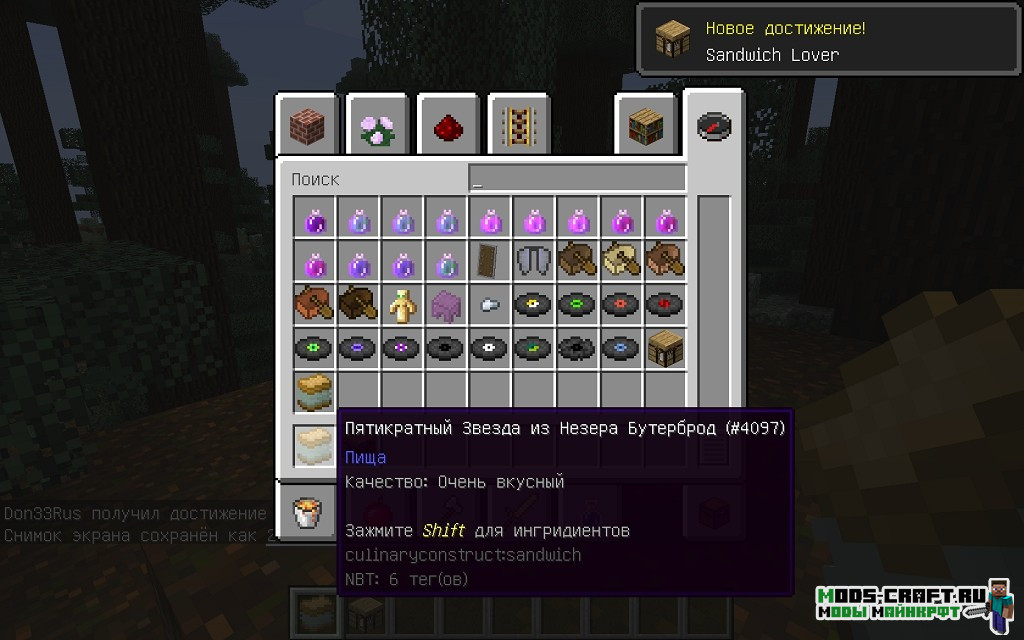Take the totem of undying
Screen dimensions: 1024x640
pyautogui.click(x=402, y=305)
